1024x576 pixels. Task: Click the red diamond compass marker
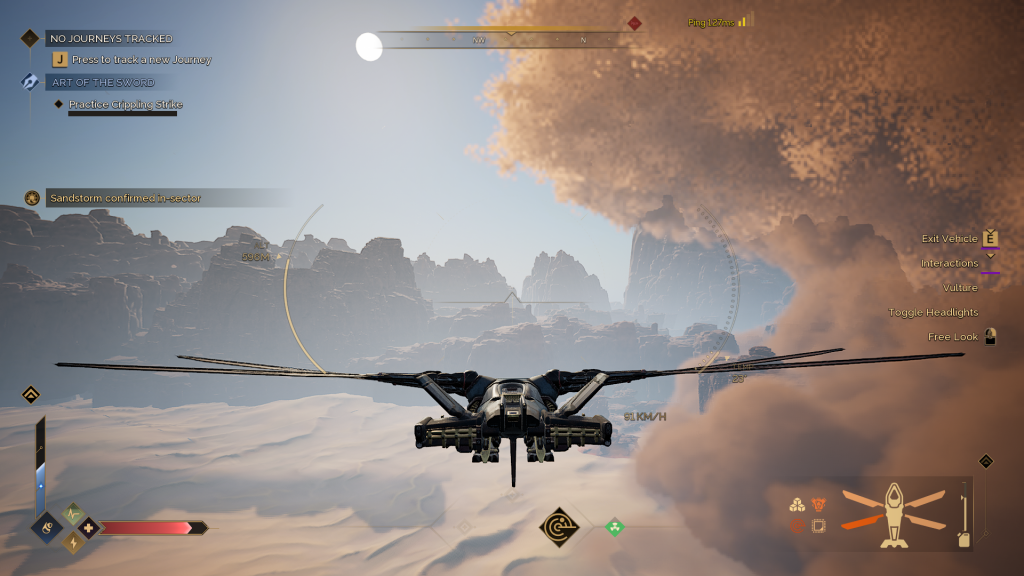(634, 23)
